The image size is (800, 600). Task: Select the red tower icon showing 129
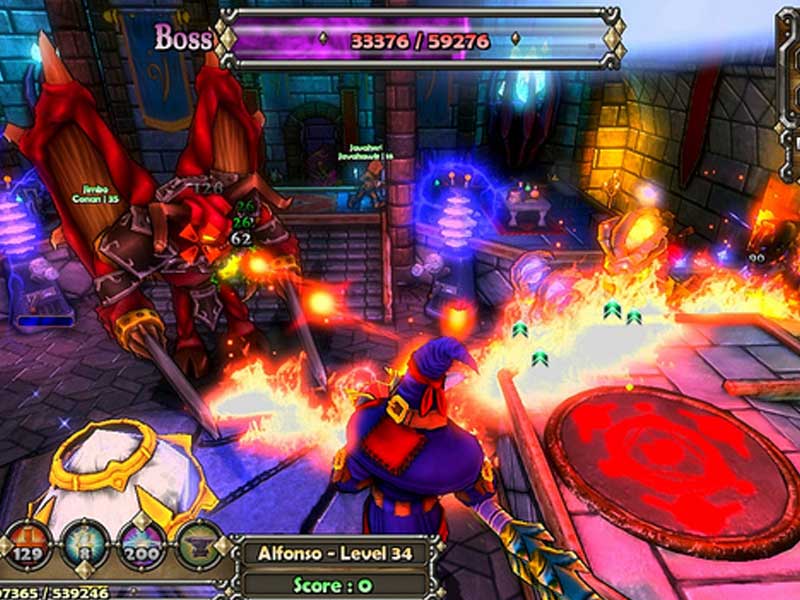click(x=28, y=544)
